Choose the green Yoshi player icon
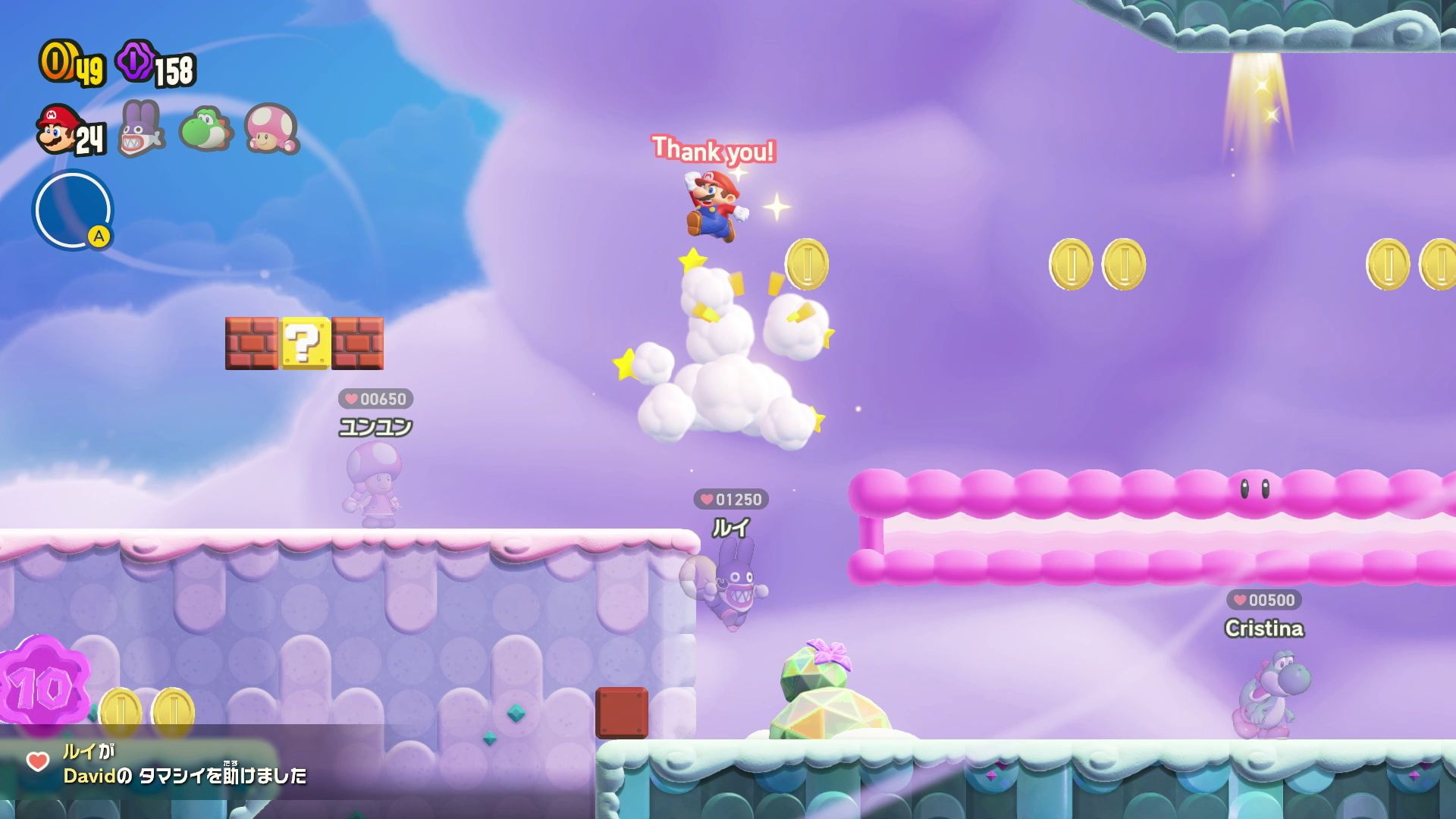This screenshot has width=1456, height=819. pyautogui.click(x=206, y=129)
